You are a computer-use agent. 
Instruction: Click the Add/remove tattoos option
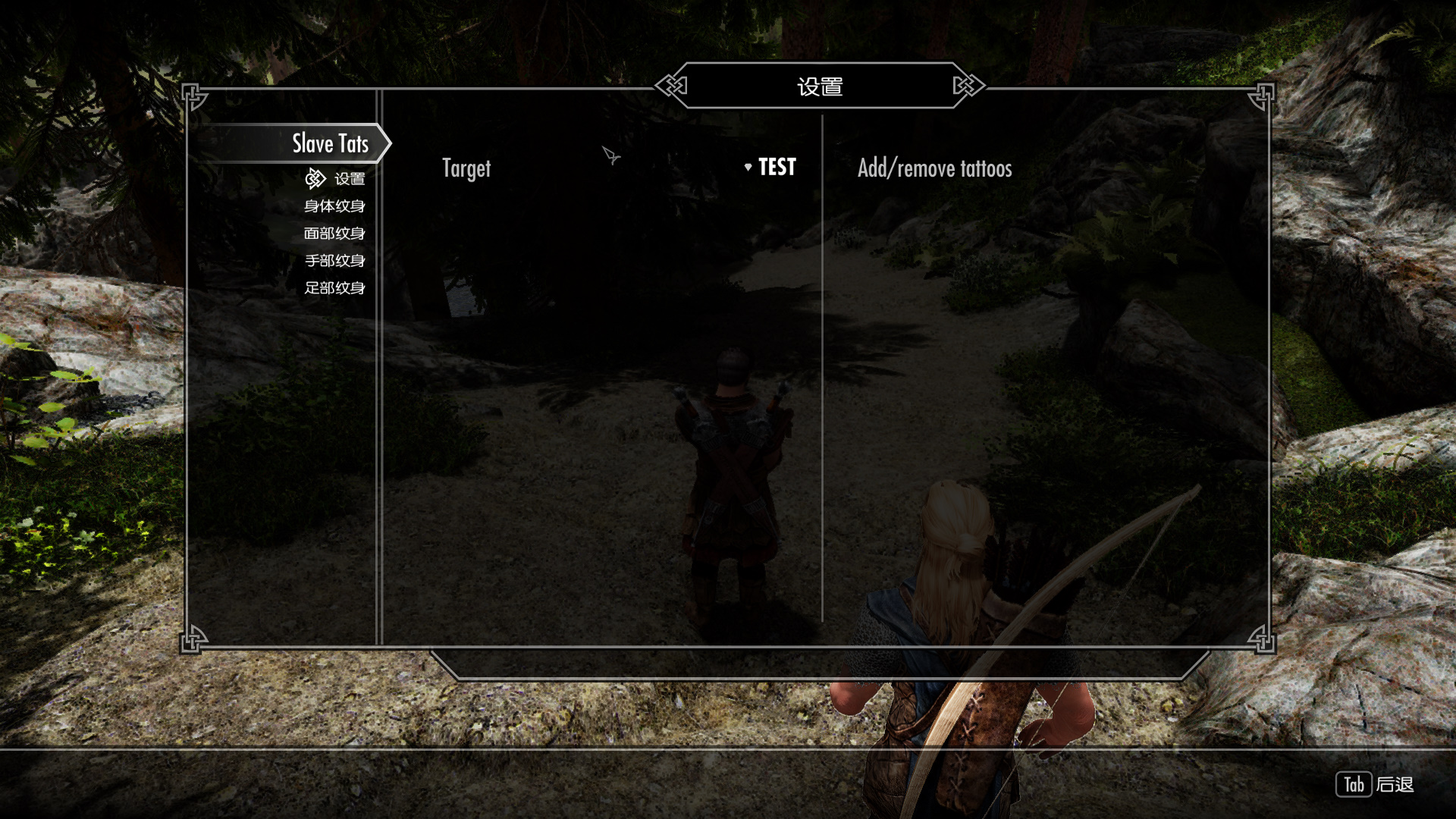tap(934, 168)
